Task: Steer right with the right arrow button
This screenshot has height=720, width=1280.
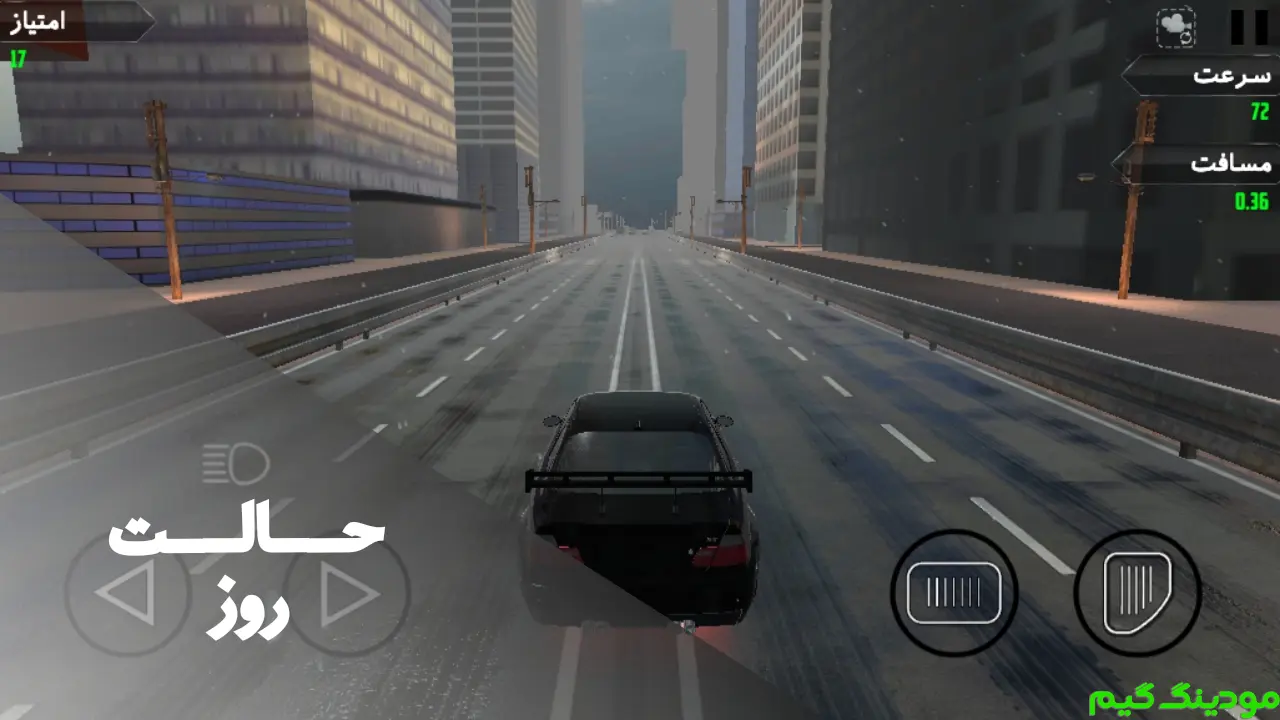Action: (347, 594)
